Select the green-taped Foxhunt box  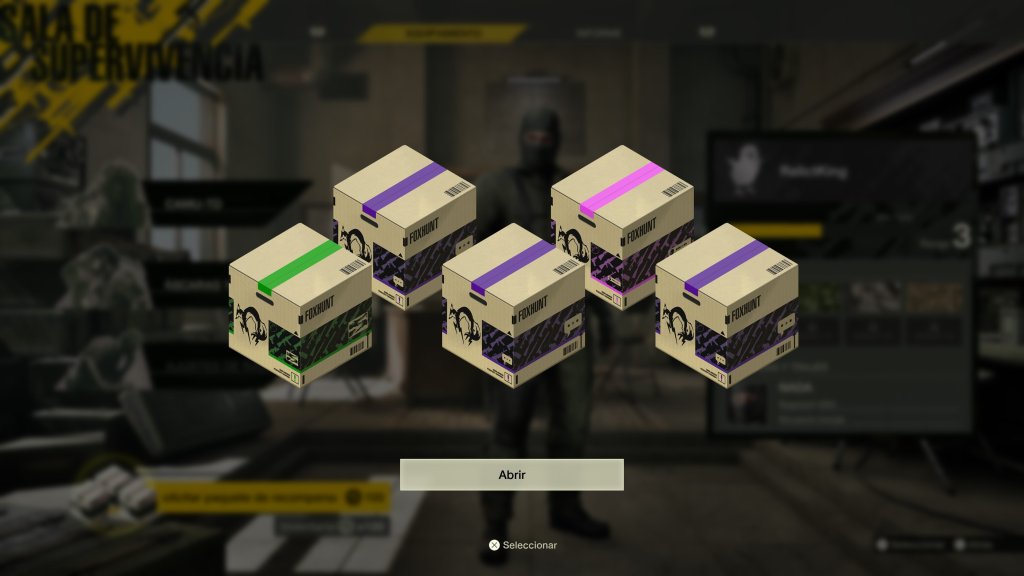[x=300, y=304]
